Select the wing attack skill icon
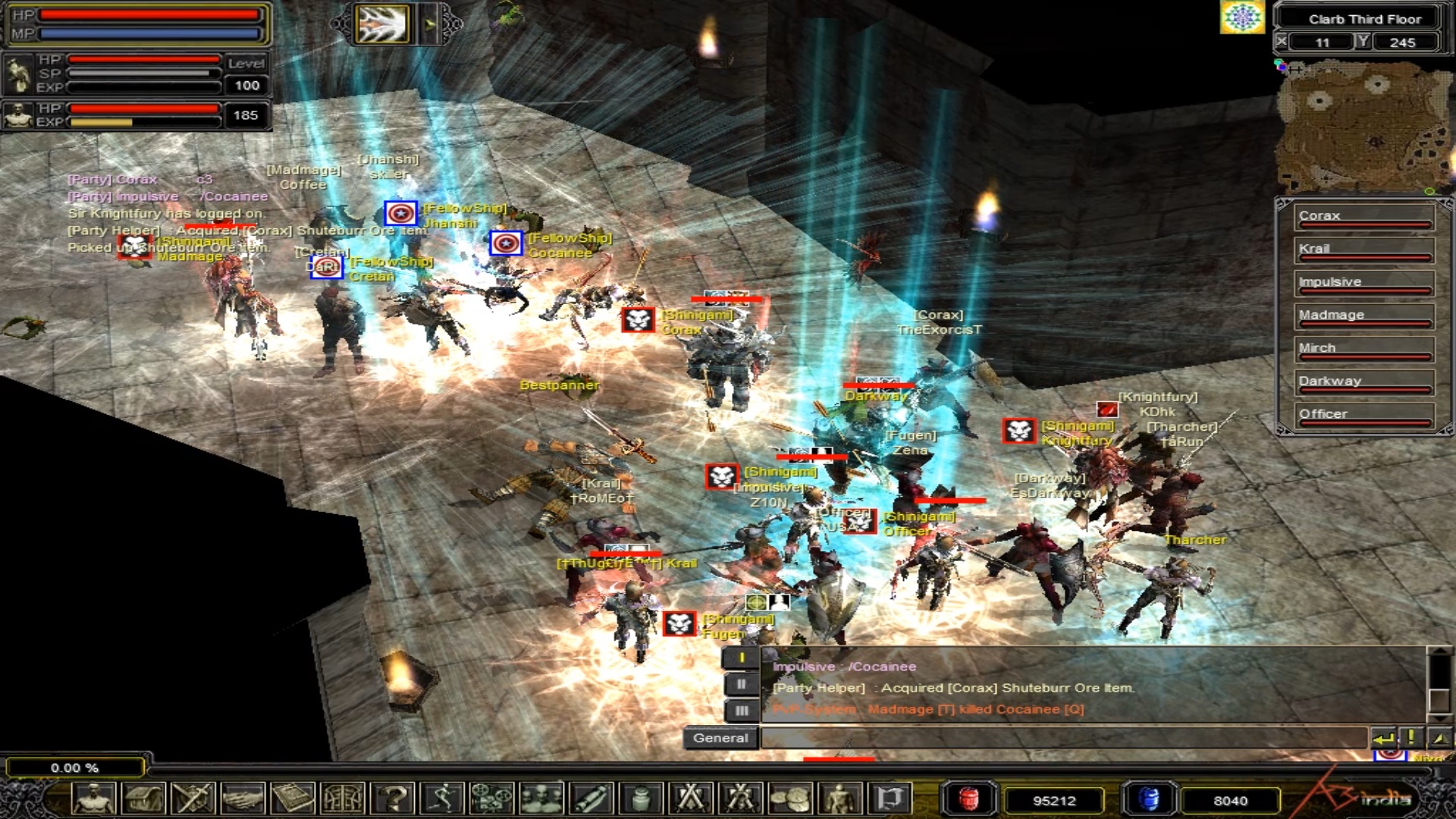The image size is (1456, 819). pyautogui.click(x=383, y=24)
